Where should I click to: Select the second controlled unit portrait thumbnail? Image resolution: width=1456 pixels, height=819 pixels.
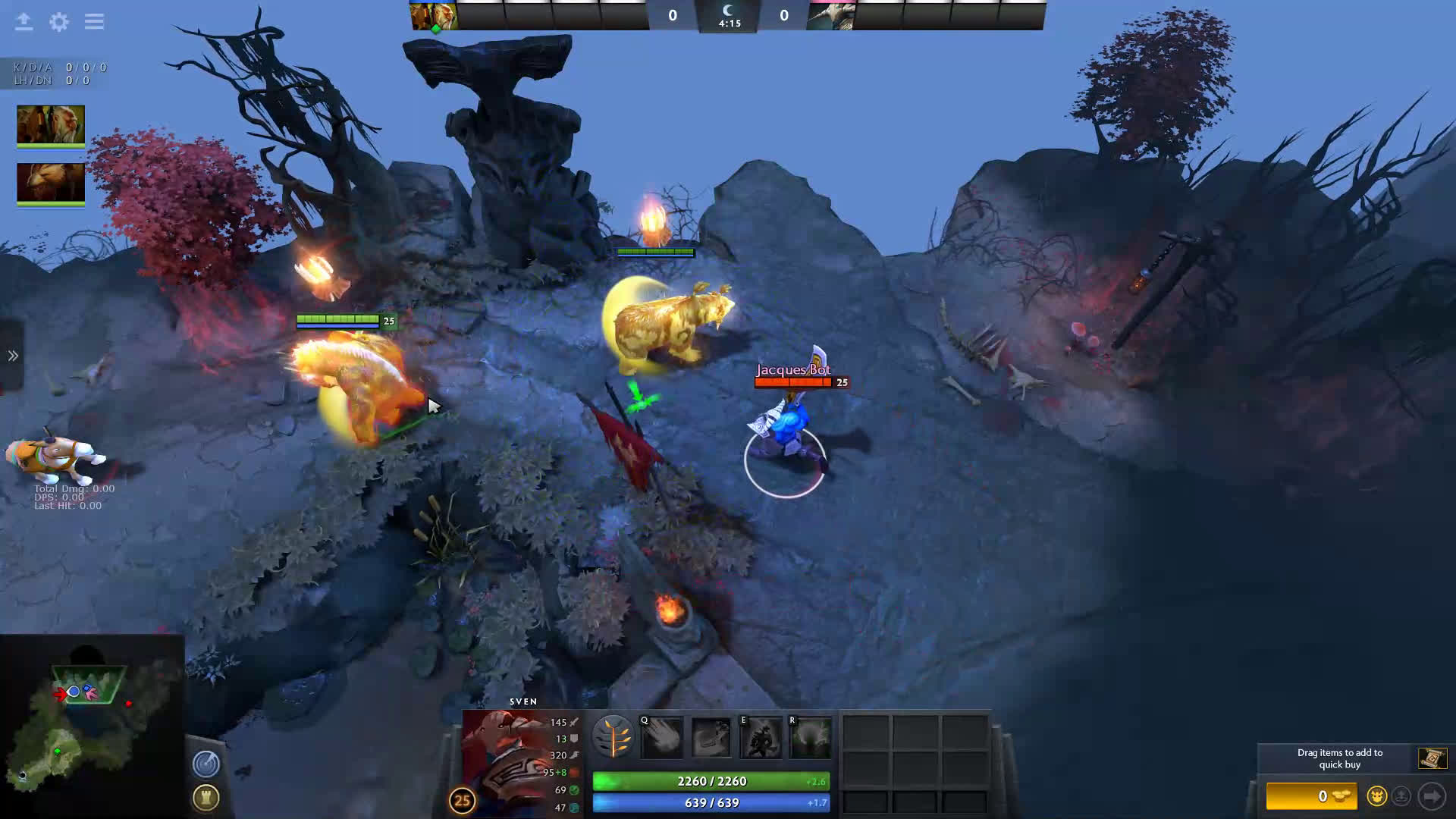[51, 183]
